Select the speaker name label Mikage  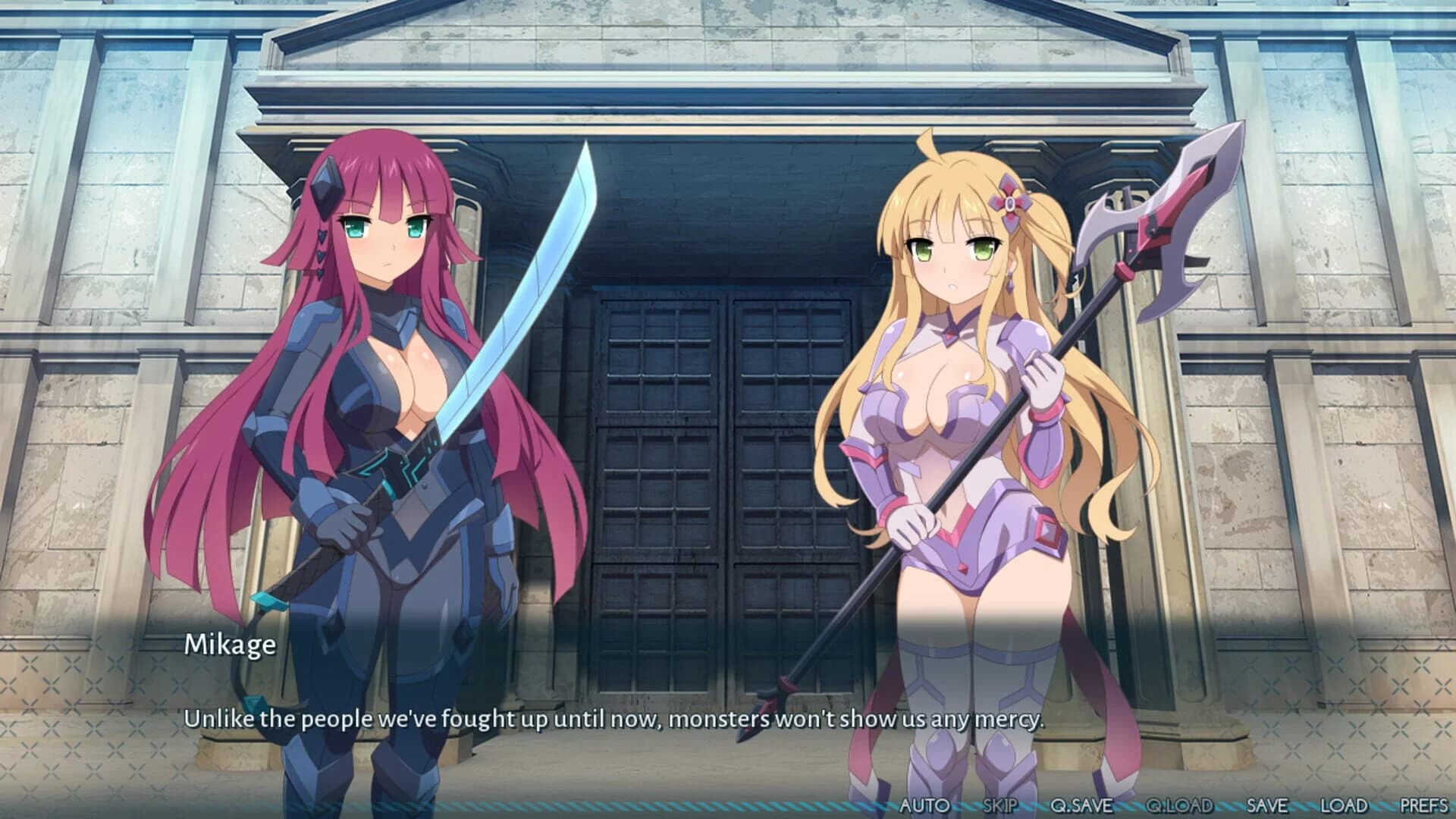click(231, 646)
